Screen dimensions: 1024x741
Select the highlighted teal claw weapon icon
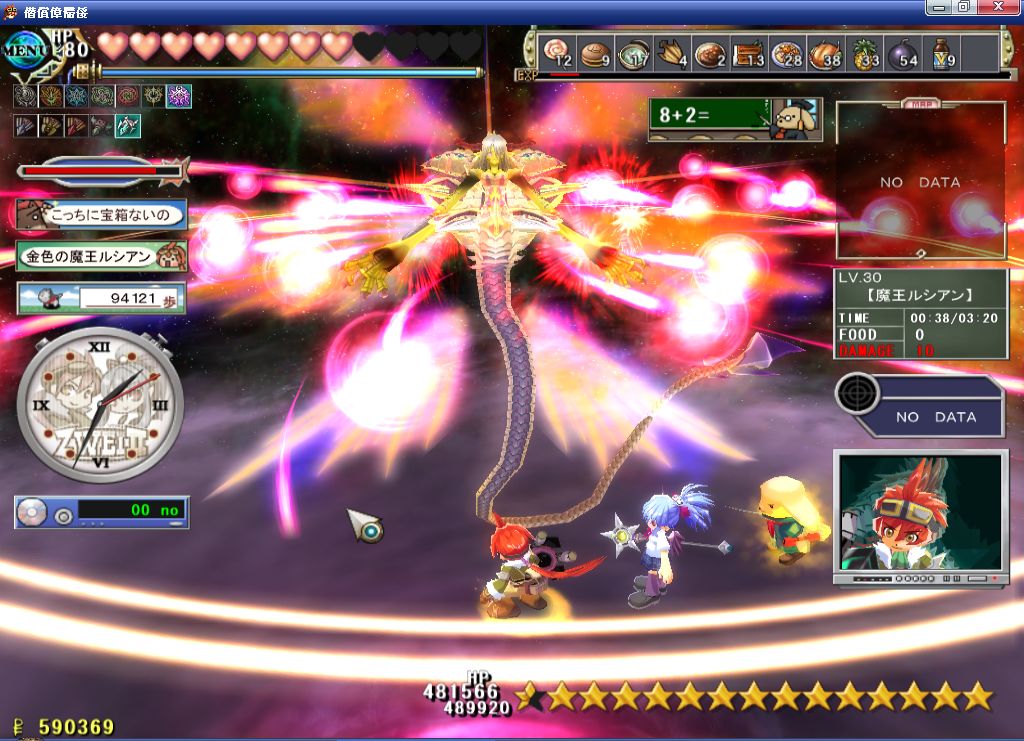coord(128,126)
